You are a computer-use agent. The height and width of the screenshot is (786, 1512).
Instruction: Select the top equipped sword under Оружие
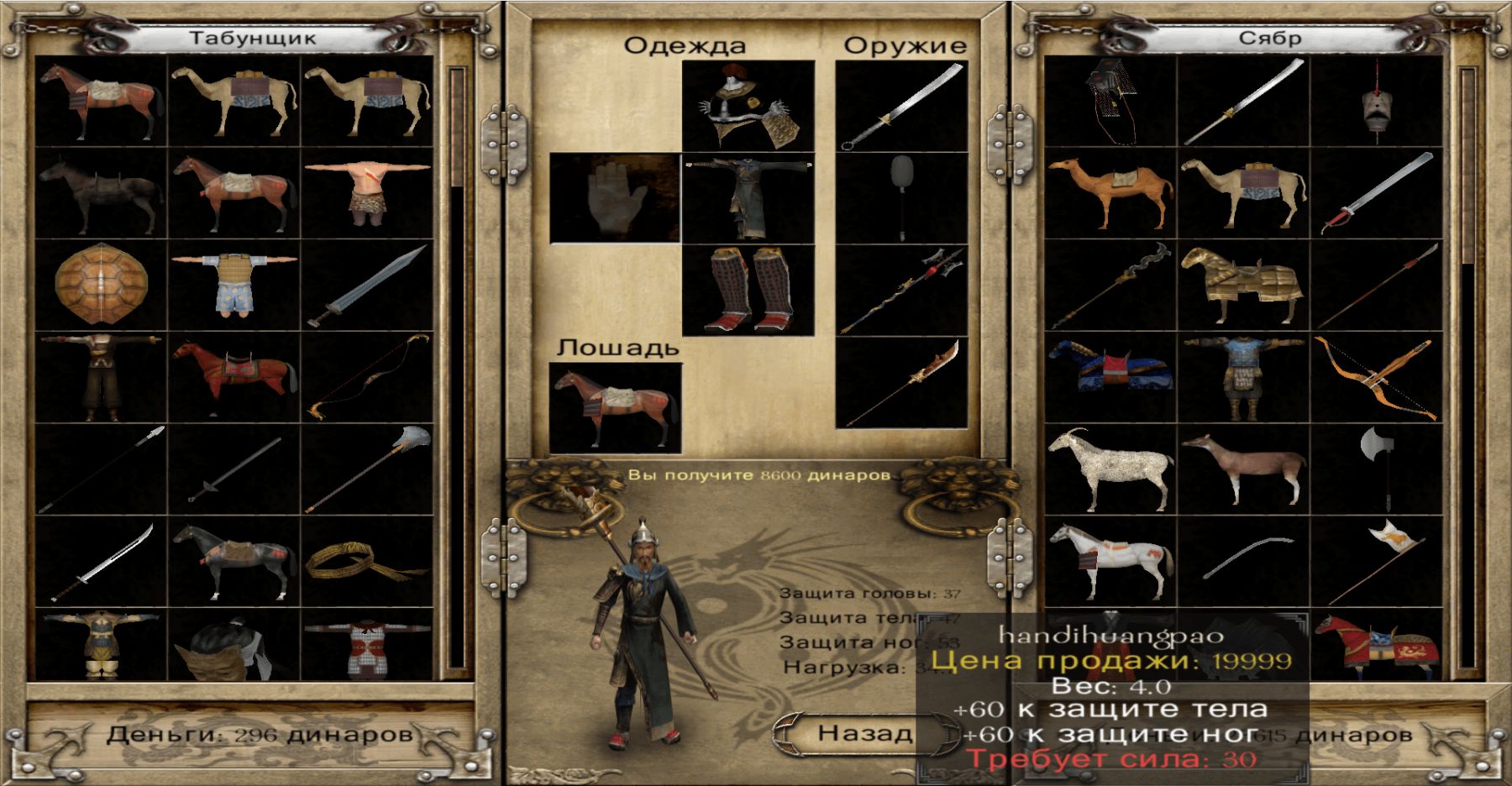coord(901,106)
